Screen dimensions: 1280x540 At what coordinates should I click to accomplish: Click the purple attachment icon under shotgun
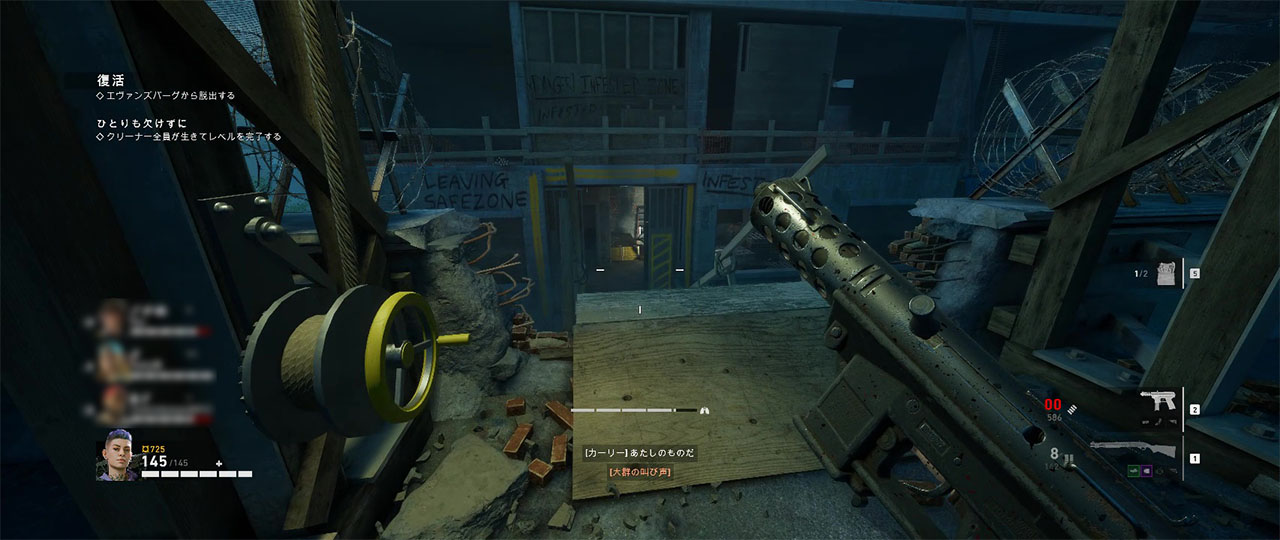[x=1146, y=471]
